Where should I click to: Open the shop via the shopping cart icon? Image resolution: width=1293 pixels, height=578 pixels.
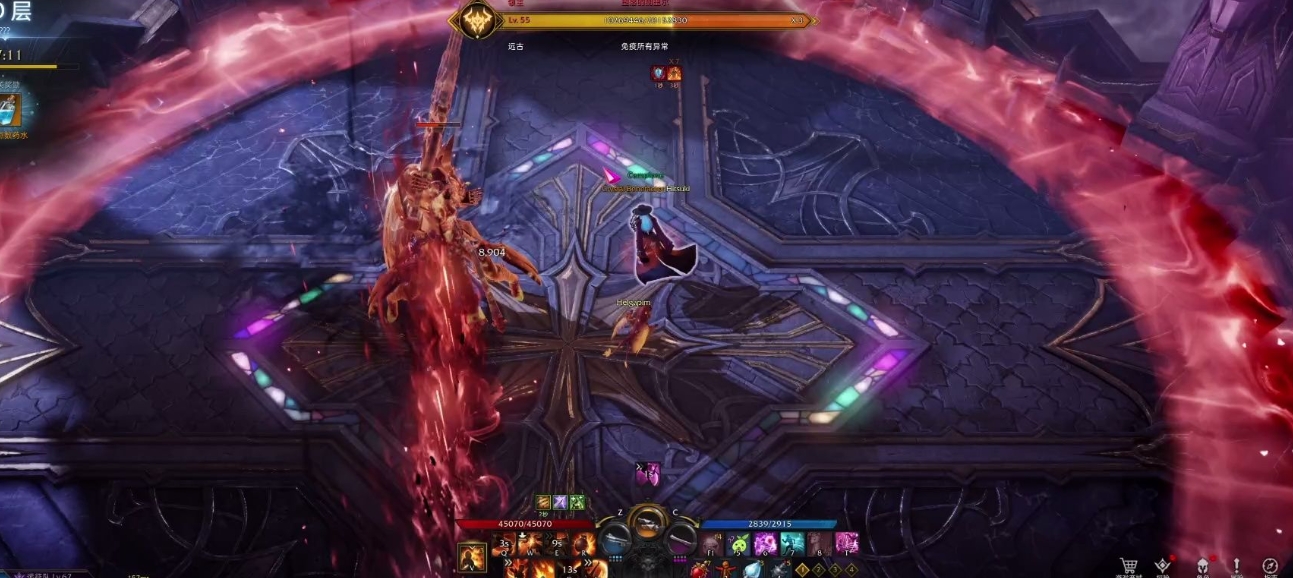pos(1129,567)
